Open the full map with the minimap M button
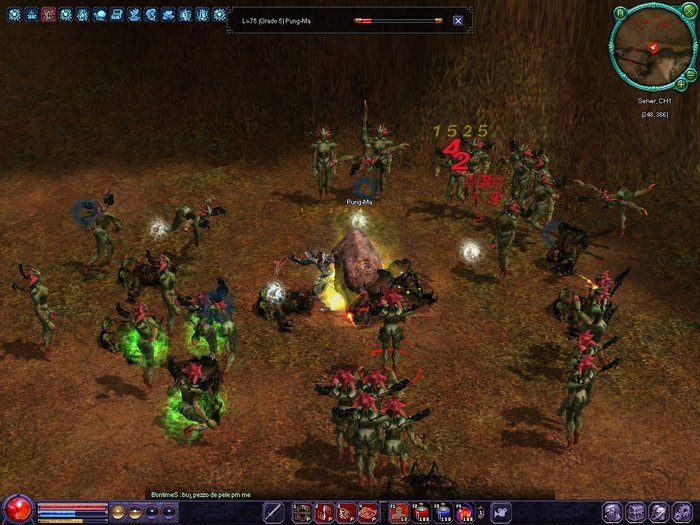The image size is (700, 525). point(621,13)
